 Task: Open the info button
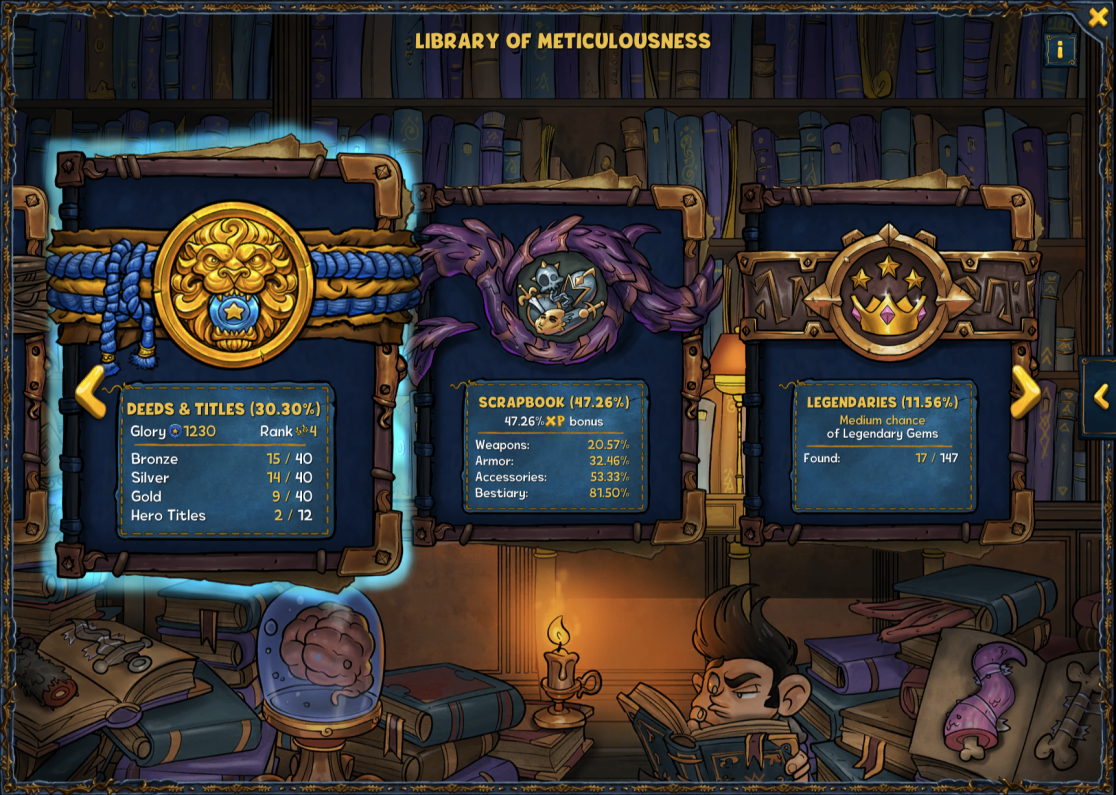pos(1060,49)
